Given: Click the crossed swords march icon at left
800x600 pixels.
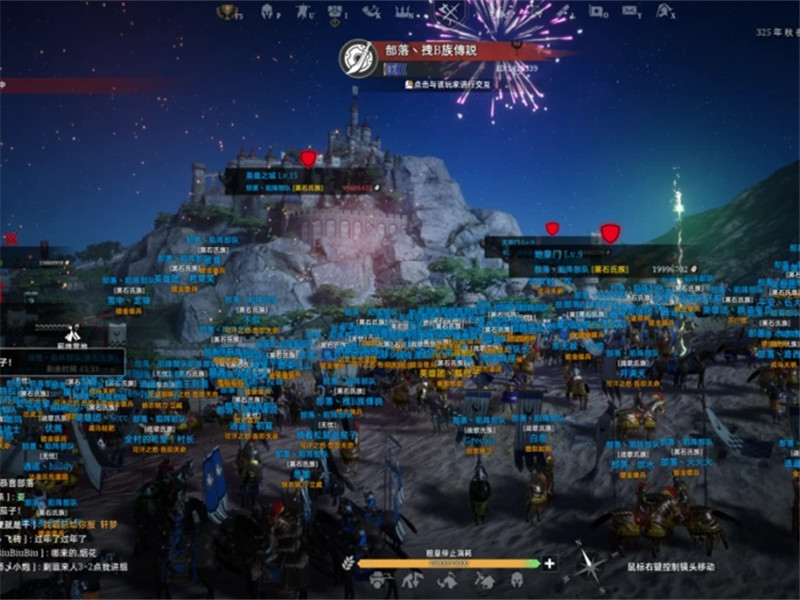Looking at the screenshot, I should pos(72,334).
